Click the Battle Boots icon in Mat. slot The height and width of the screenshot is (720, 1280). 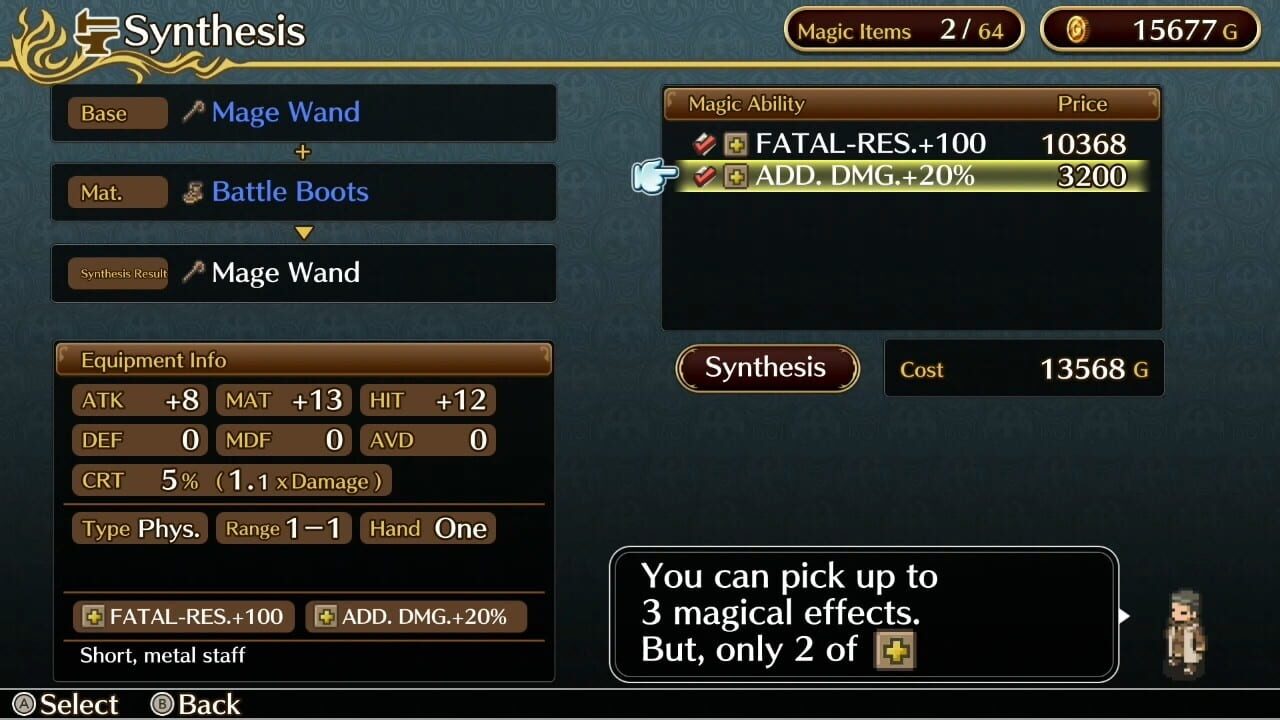coord(193,192)
